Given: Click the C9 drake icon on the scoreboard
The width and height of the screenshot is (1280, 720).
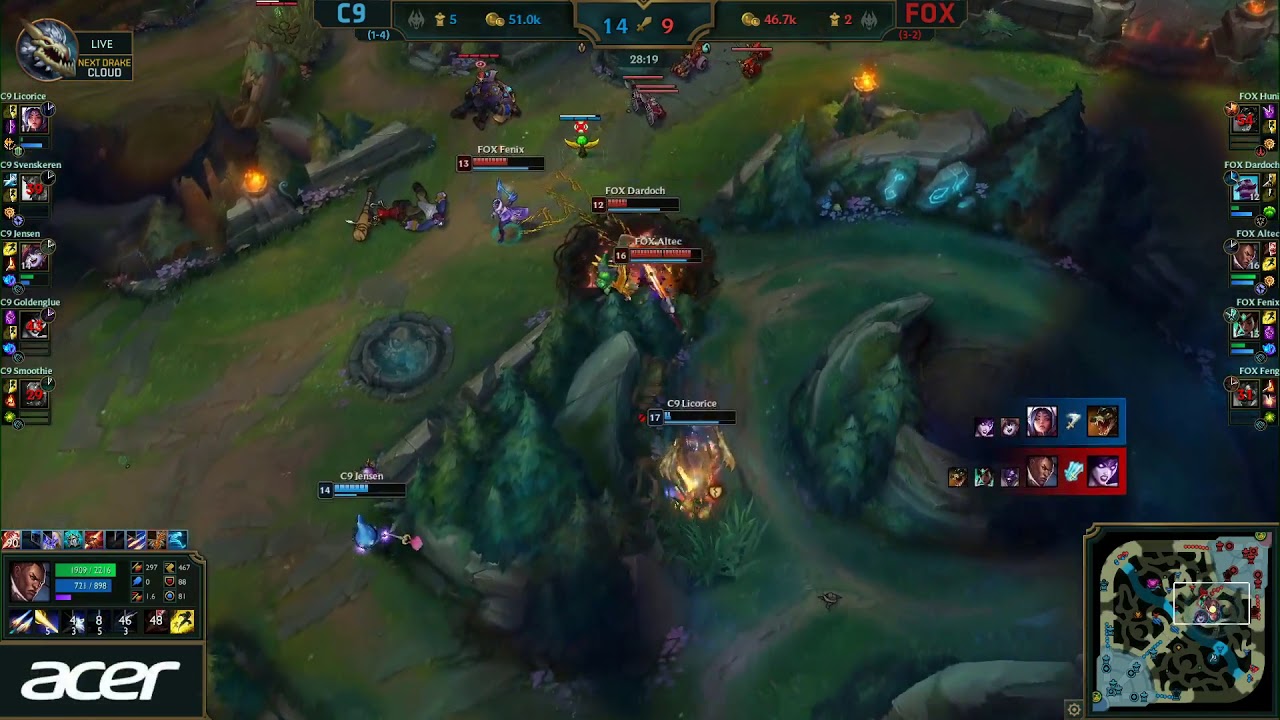Looking at the screenshot, I should point(418,20).
